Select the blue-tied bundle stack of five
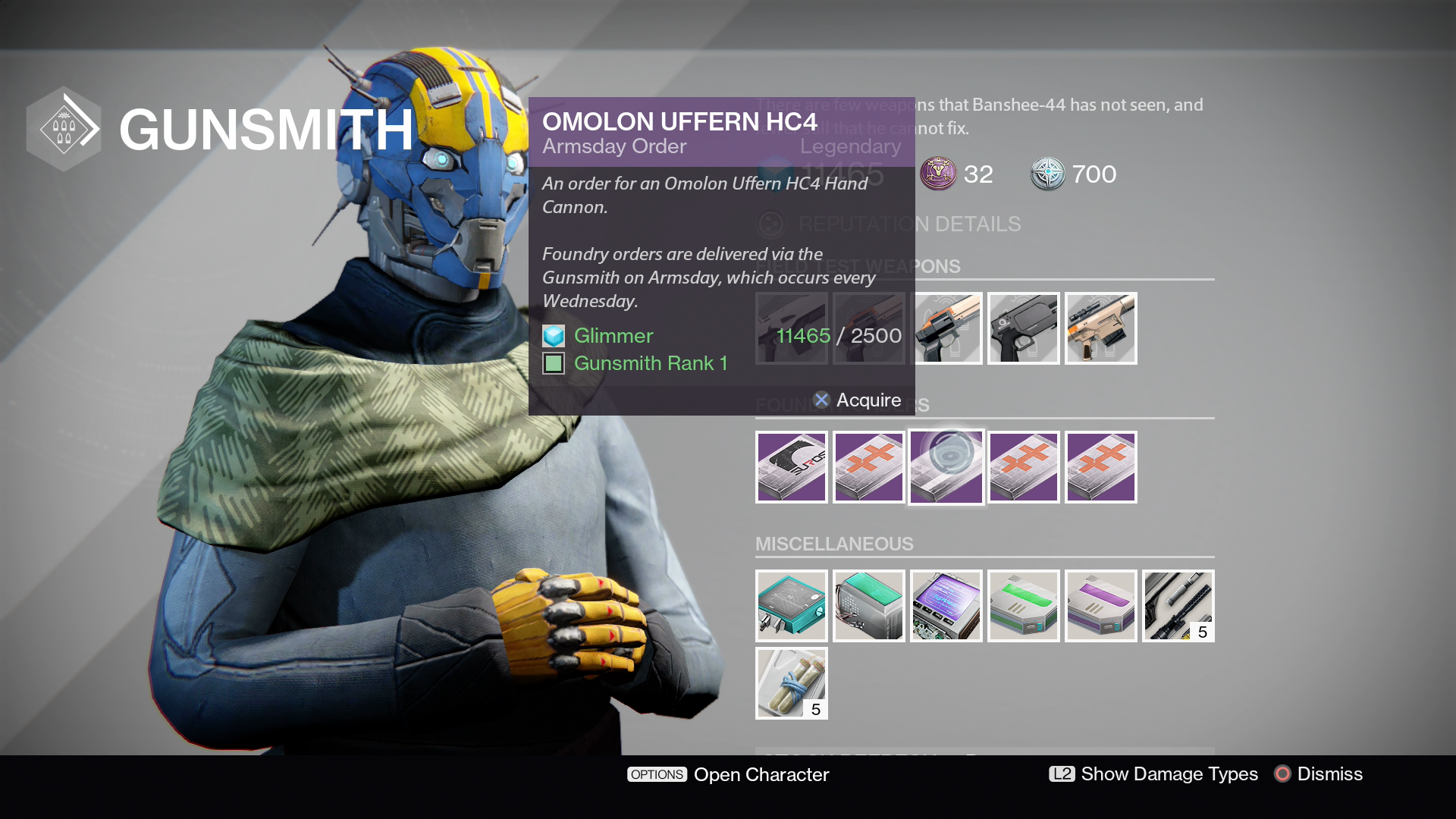 [791, 683]
